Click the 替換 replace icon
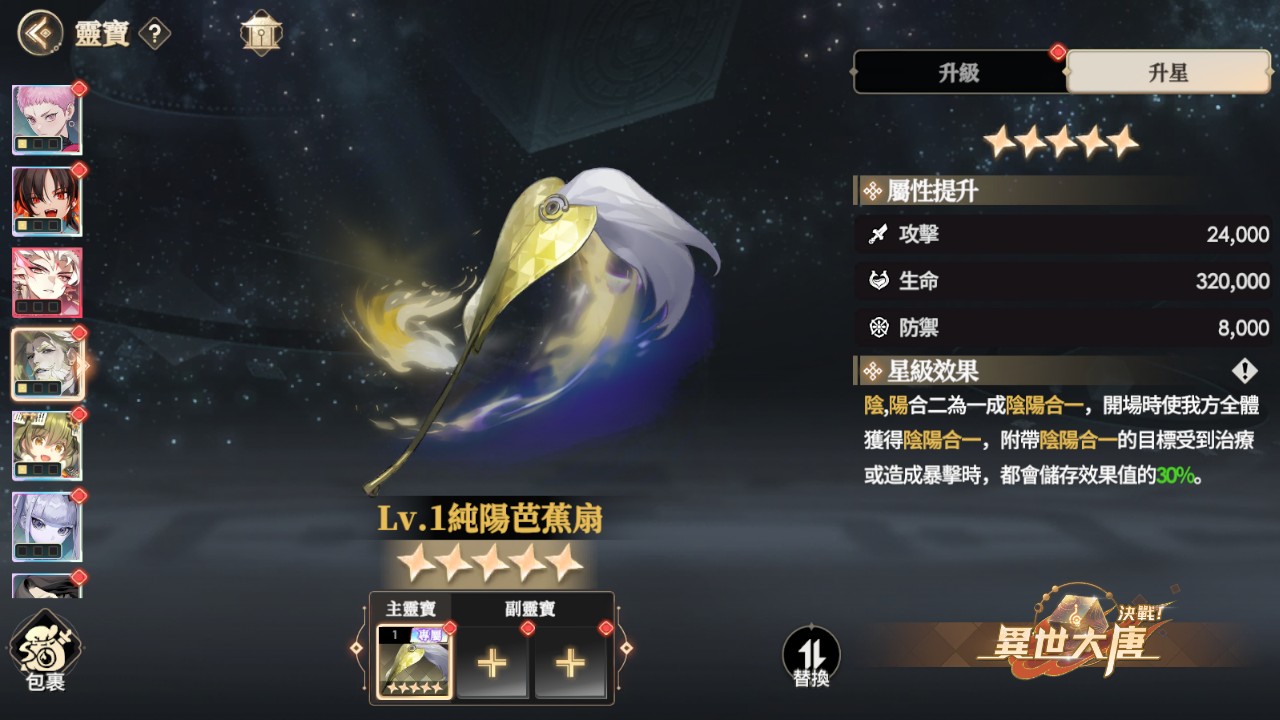1280x720 pixels. [x=812, y=655]
